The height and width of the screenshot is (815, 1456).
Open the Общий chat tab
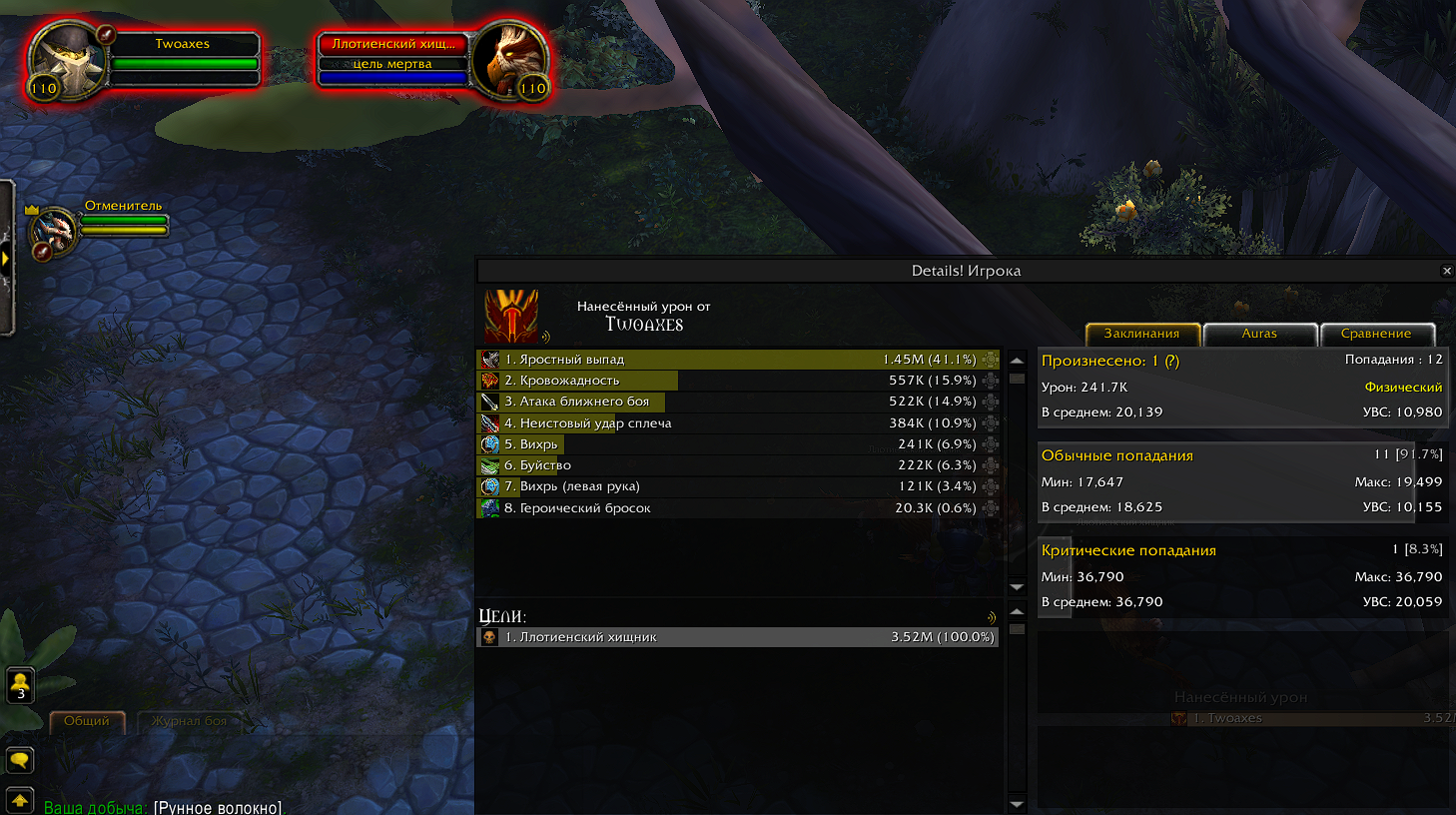pyautogui.click(x=87, y=721)
